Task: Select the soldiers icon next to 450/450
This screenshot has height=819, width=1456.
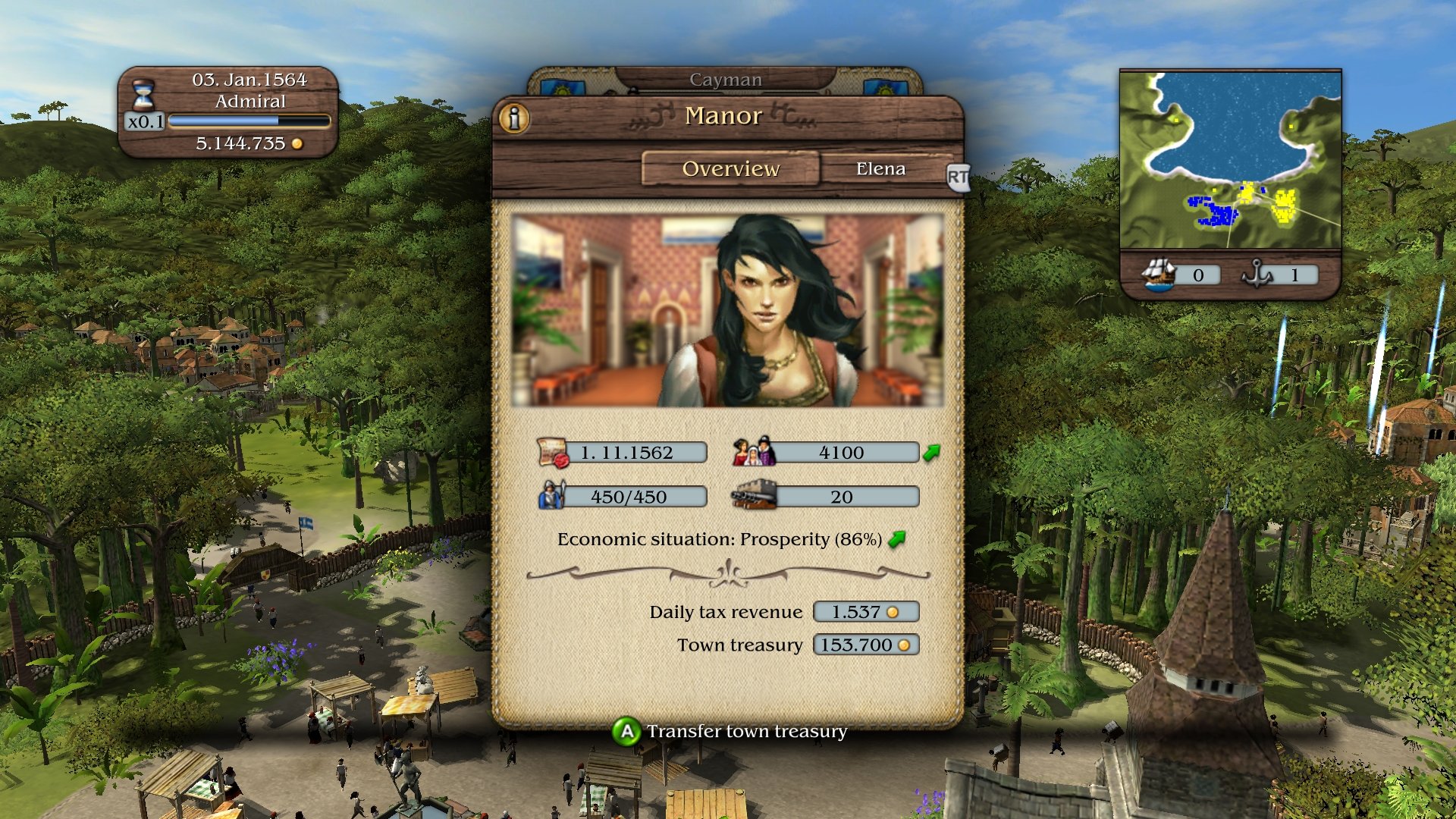Action: (553, 496)
